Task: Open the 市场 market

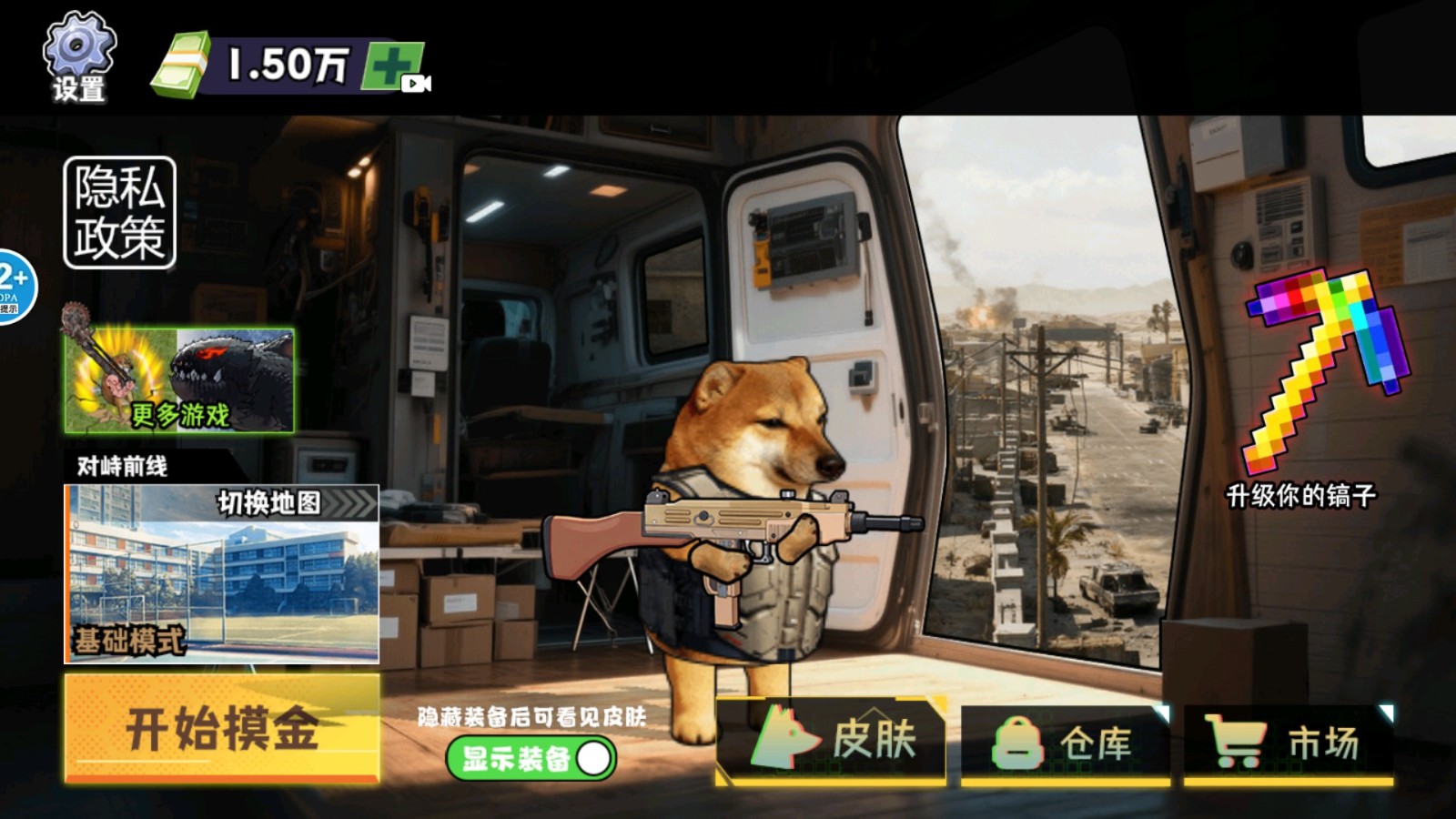Action: 1288,744
